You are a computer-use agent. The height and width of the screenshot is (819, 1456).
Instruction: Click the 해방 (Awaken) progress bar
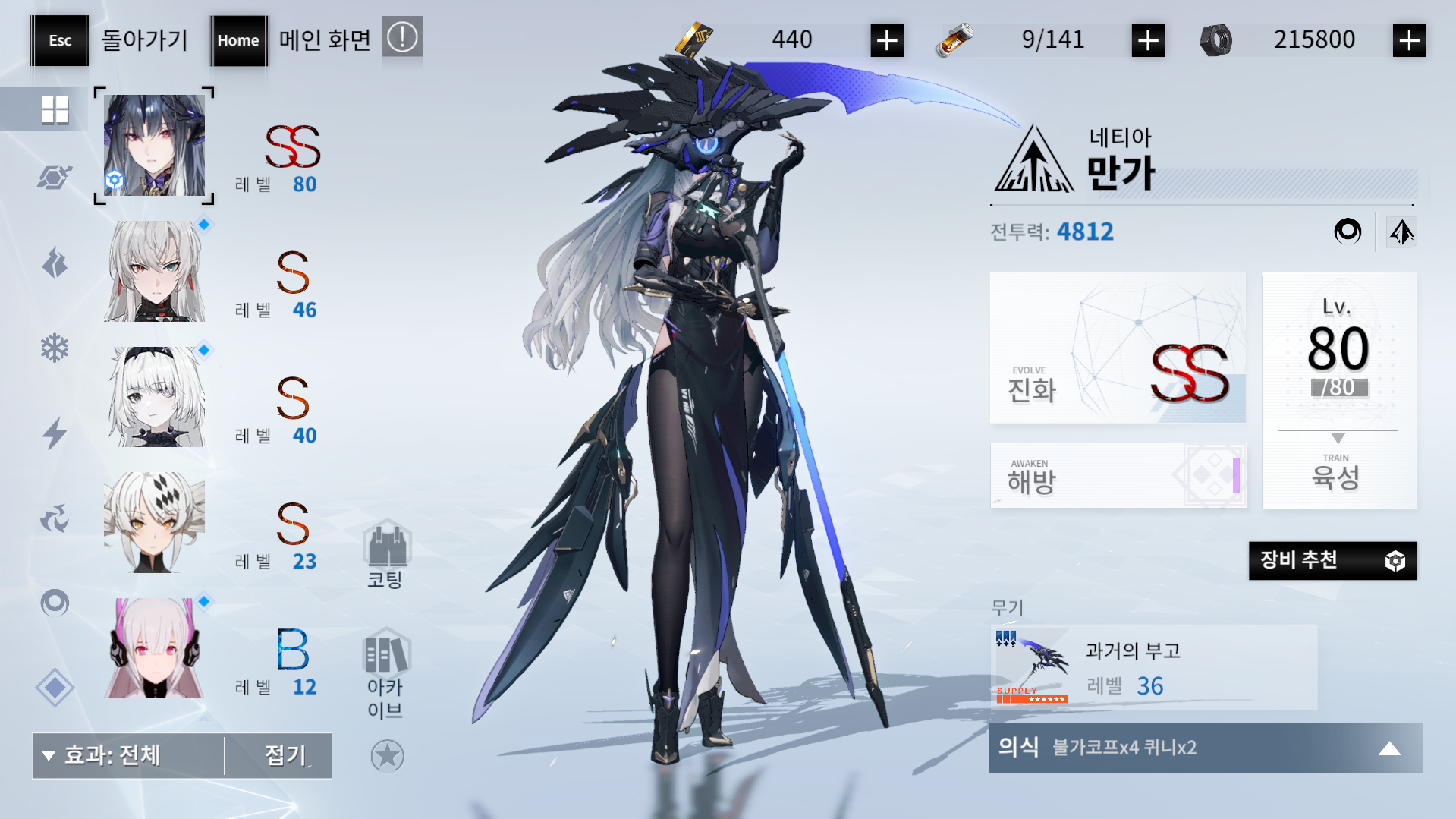tap(1118, 475)
